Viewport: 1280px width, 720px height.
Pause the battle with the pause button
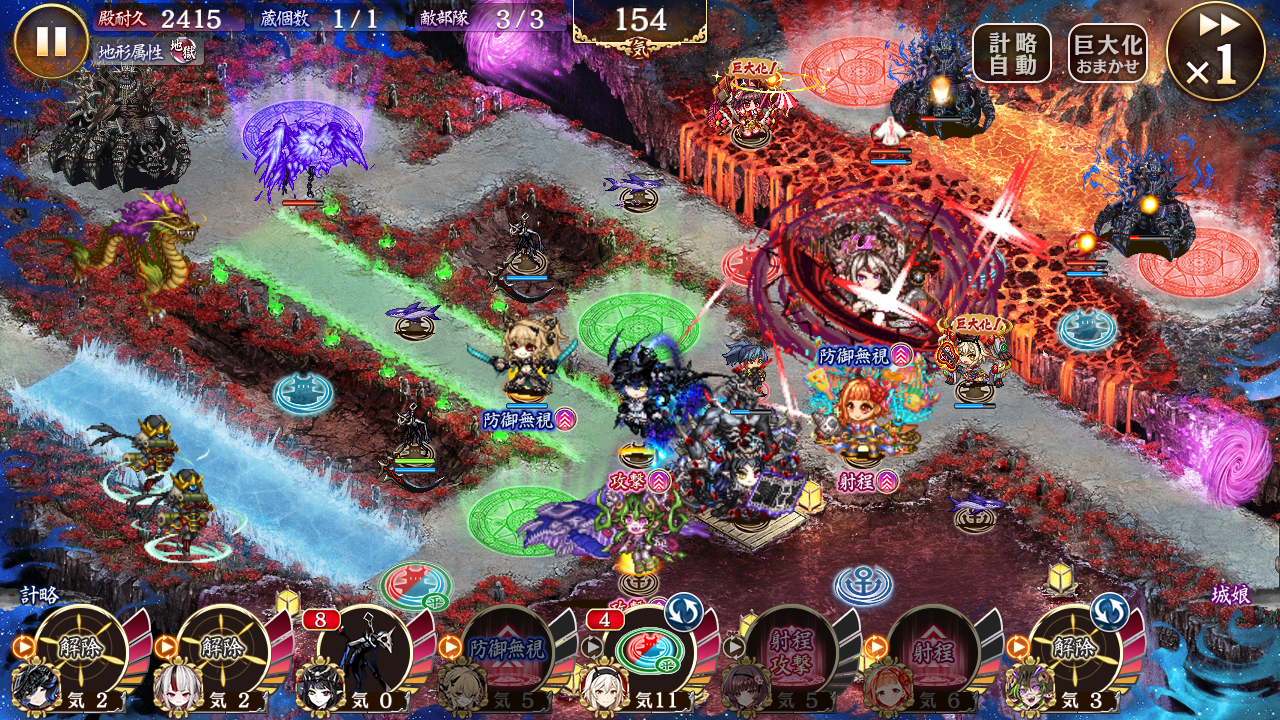pos(51,41)
